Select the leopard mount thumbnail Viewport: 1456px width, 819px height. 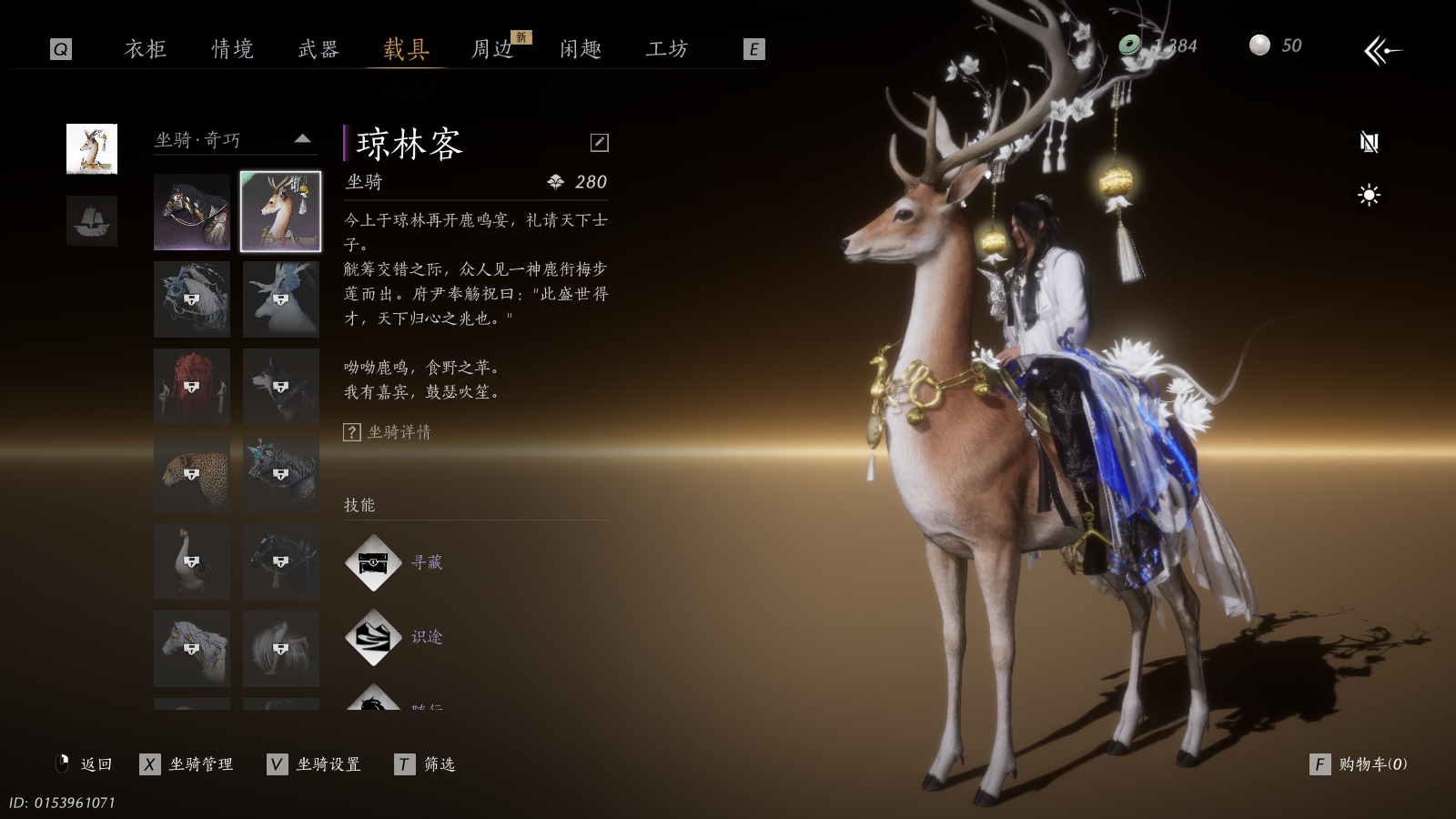(x=192, y=473)
